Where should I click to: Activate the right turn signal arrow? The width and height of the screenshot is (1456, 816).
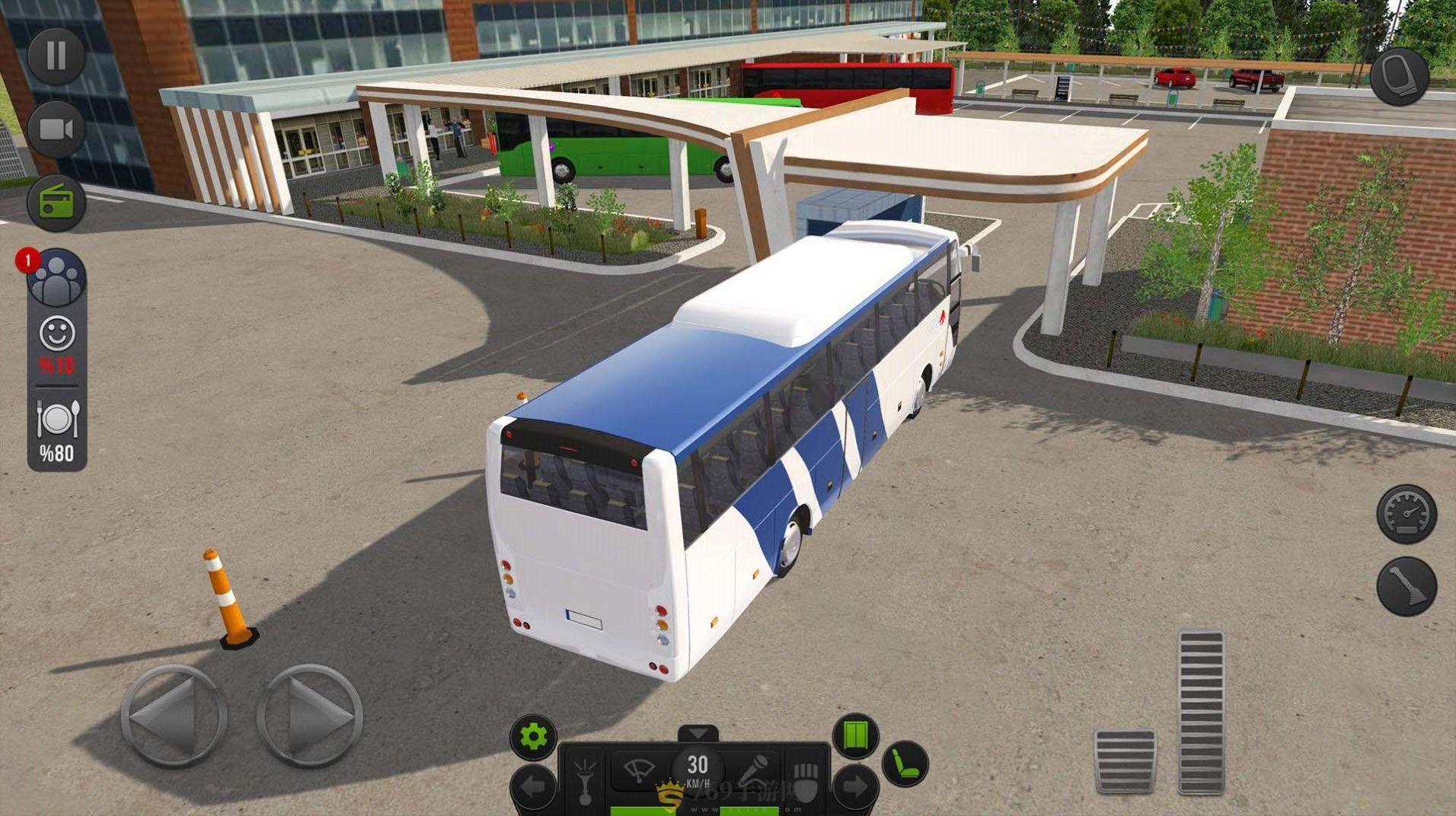(x=855, y=787)
